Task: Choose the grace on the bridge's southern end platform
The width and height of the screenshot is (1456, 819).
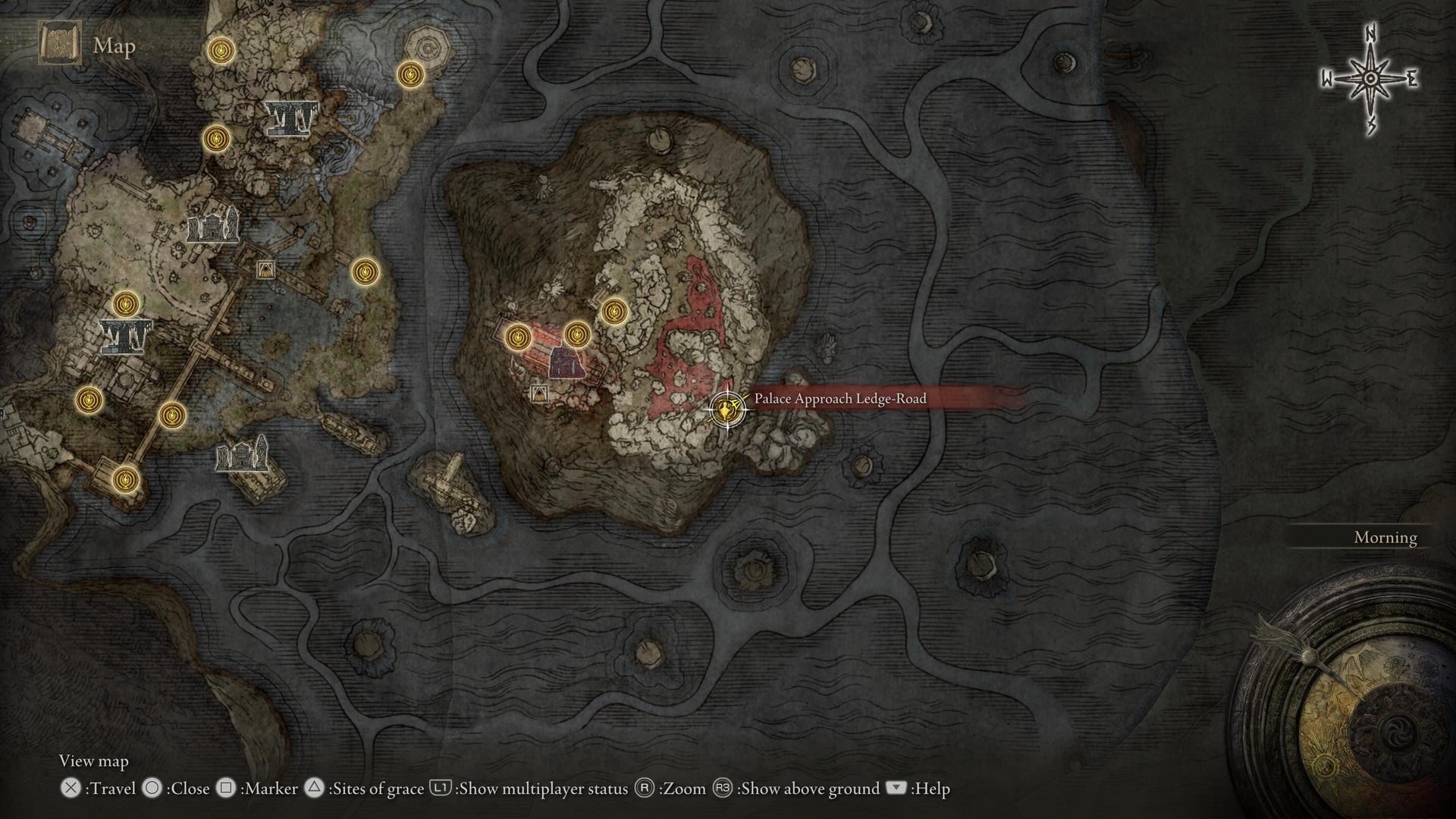Action: (x=126, y=480)
